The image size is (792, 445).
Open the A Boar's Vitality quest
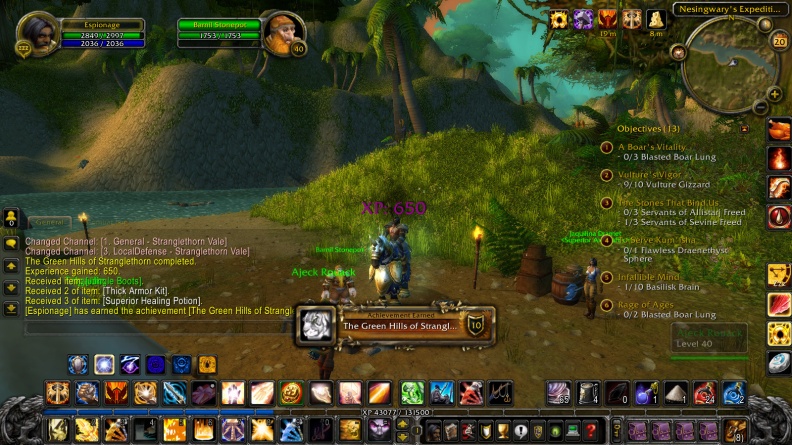(652, 146)
